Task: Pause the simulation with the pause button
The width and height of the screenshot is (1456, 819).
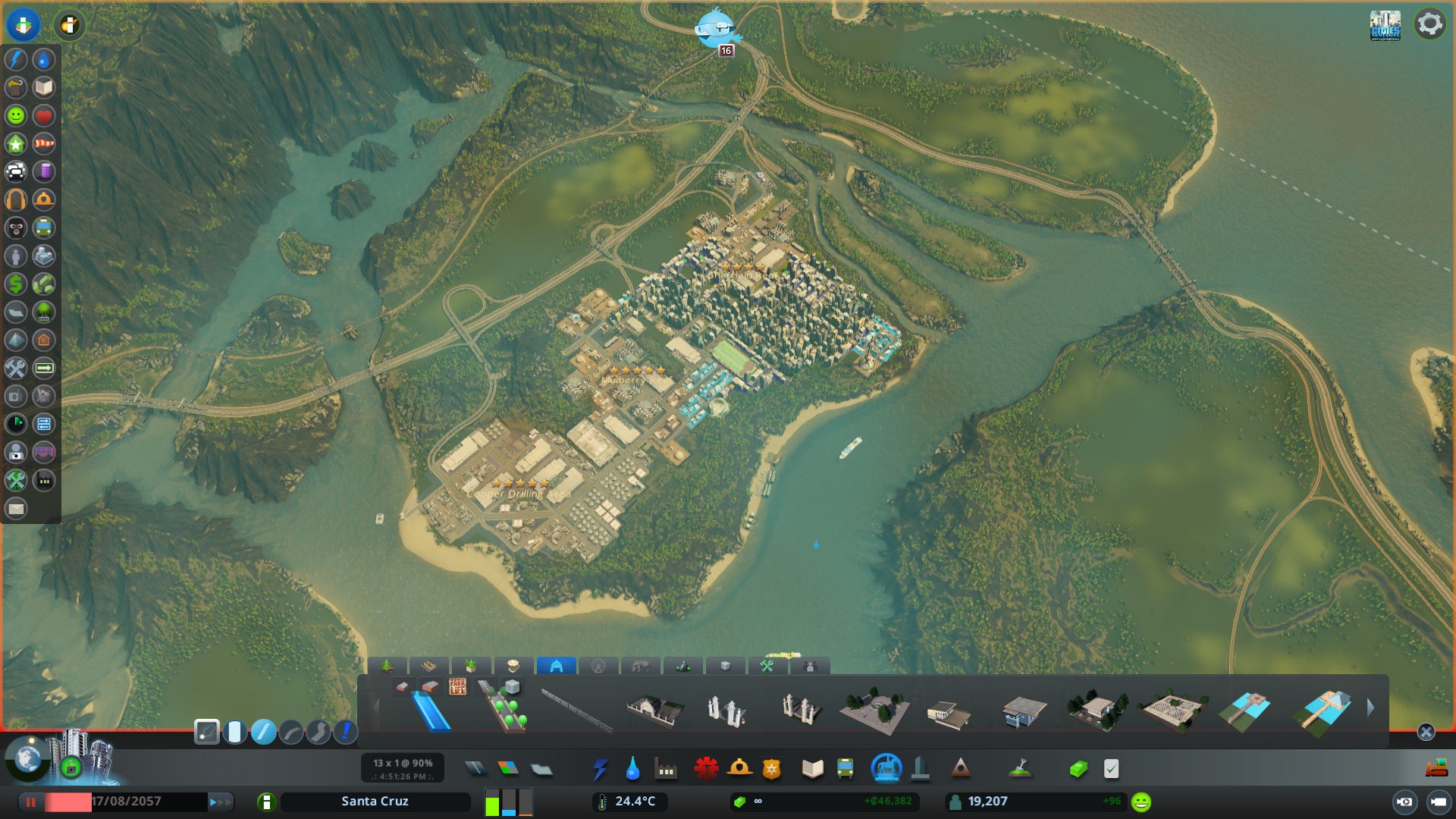Action: click(31, 802)
